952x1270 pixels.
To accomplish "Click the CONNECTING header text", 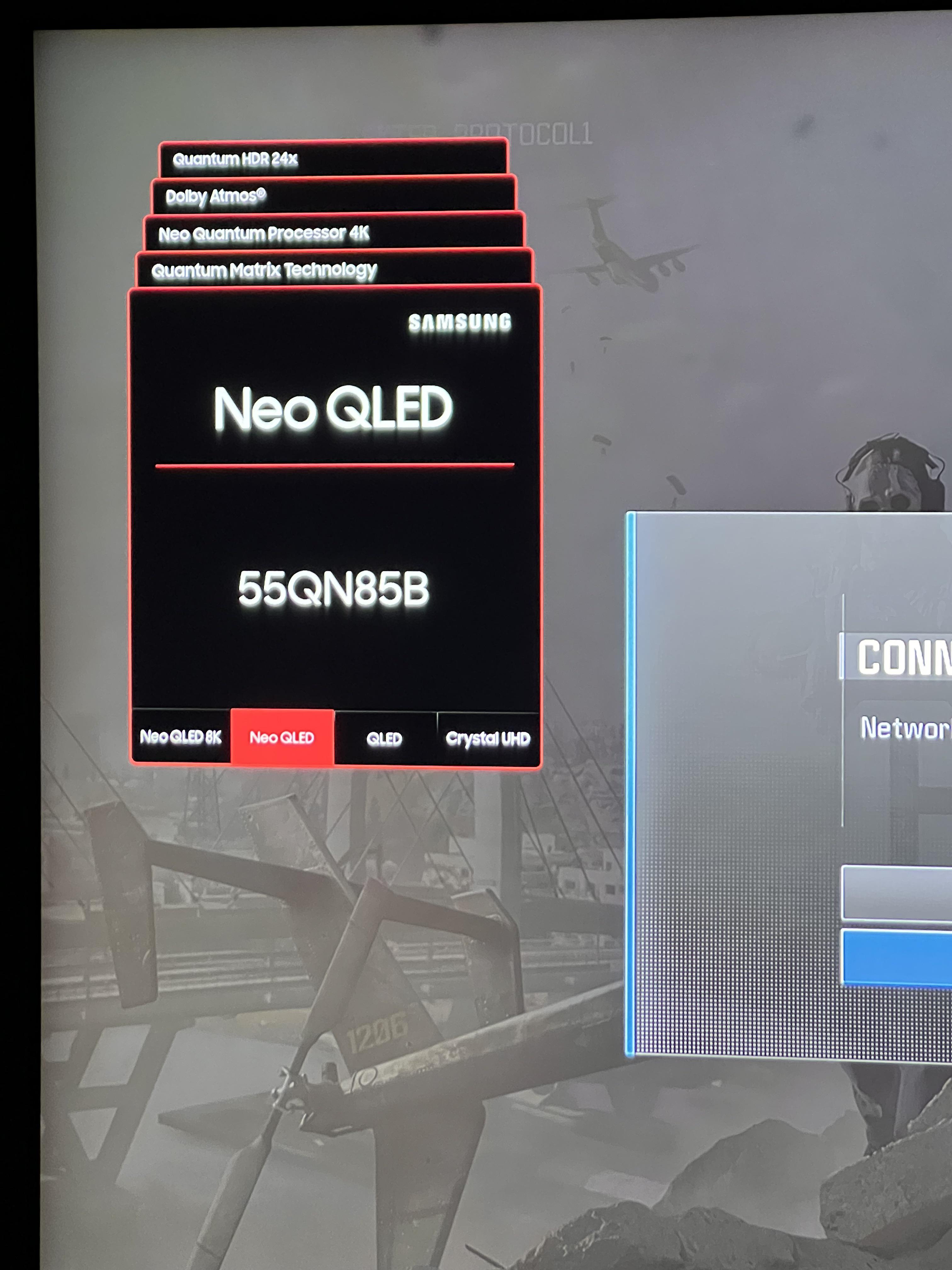I will coord(901,658).
